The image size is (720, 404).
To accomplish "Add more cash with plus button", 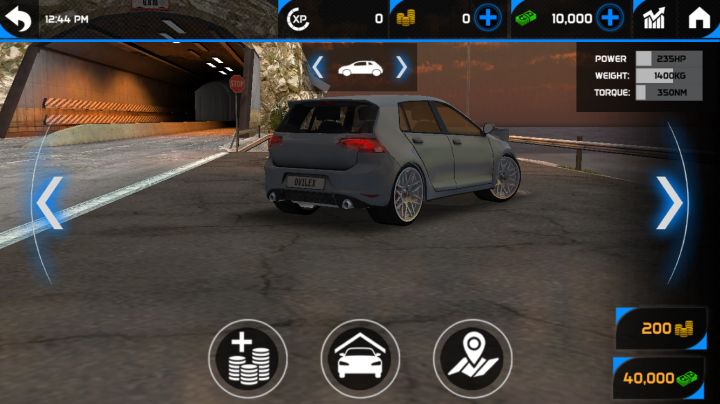I will [610, 18].
